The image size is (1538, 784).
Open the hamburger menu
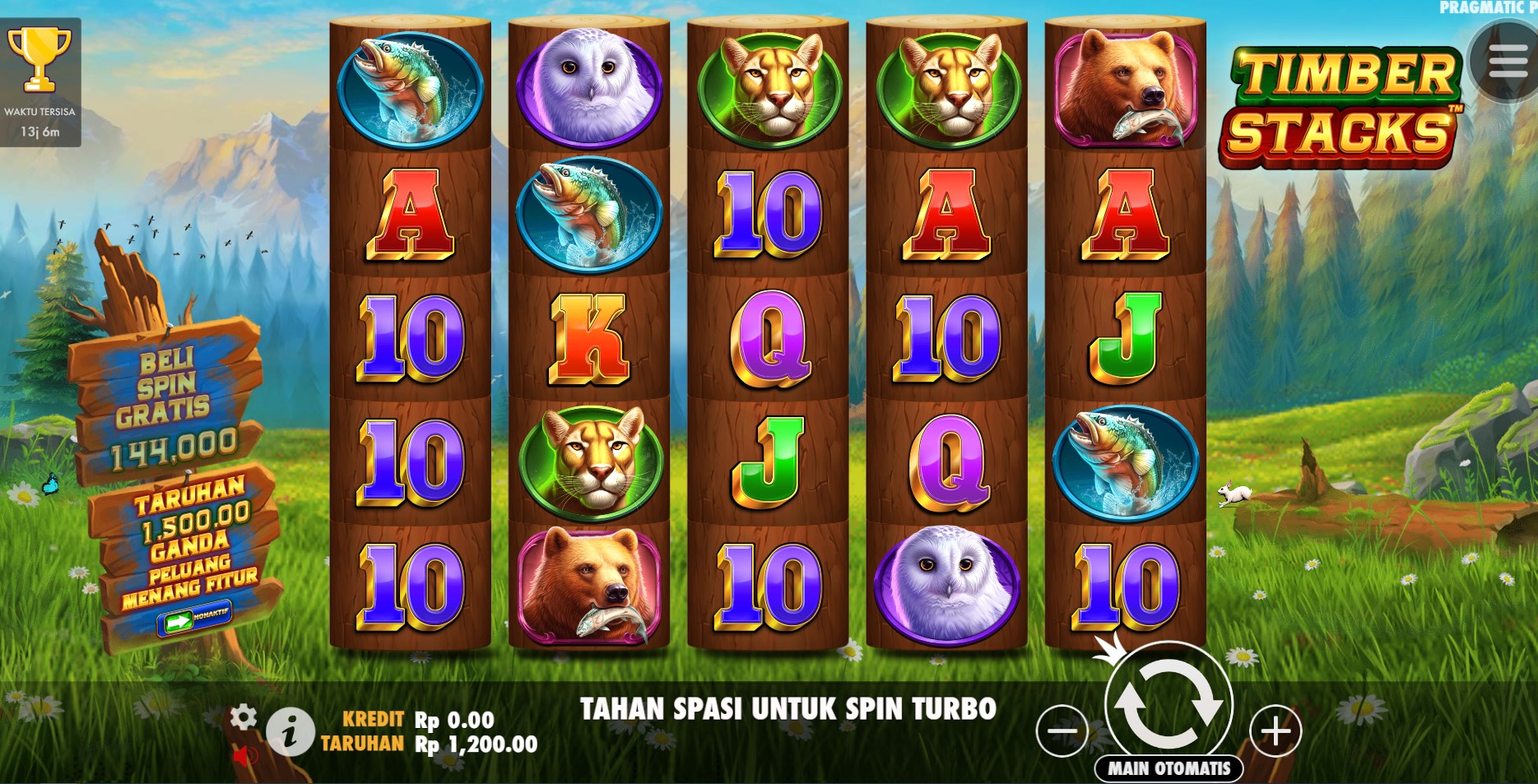coord(1506,61)
